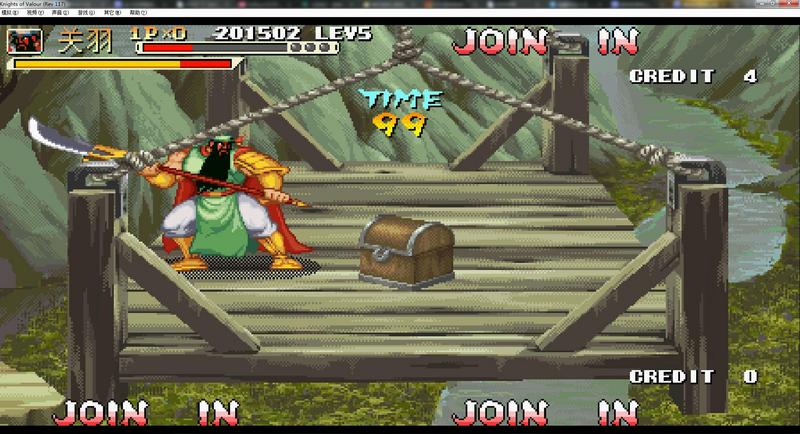Click Guan Yu's character portrait icon
The image size is (800, 434).
[25, 42]
